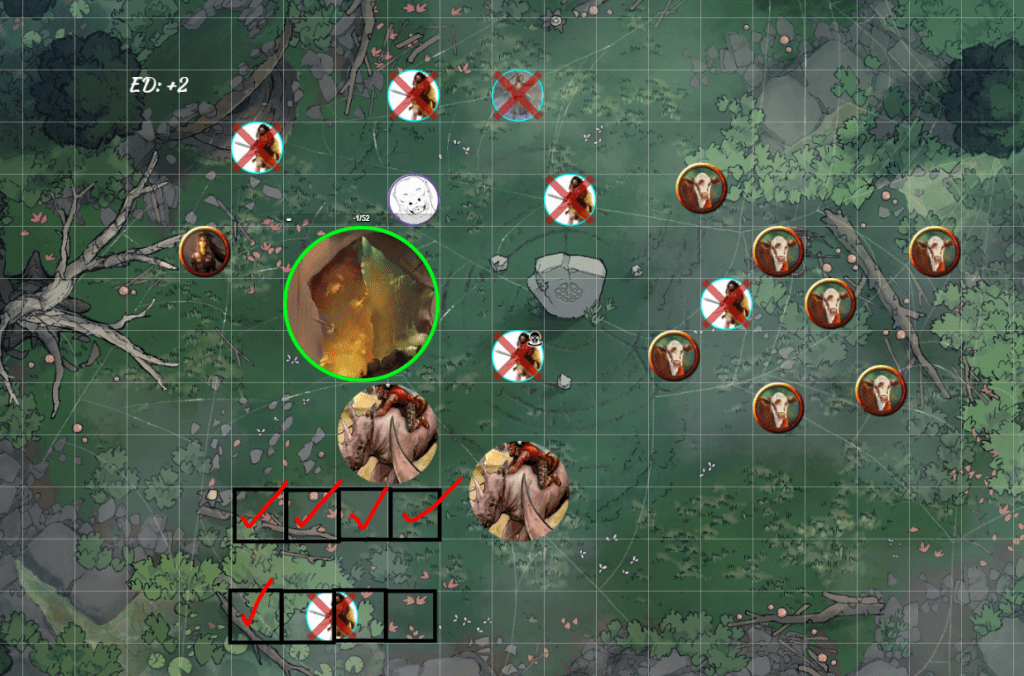The height and width of the screenshot is (676, 1024).
Task: Choose the blank crossed-out cyan token
Action: pyautogui.click(x=517, y=96)
